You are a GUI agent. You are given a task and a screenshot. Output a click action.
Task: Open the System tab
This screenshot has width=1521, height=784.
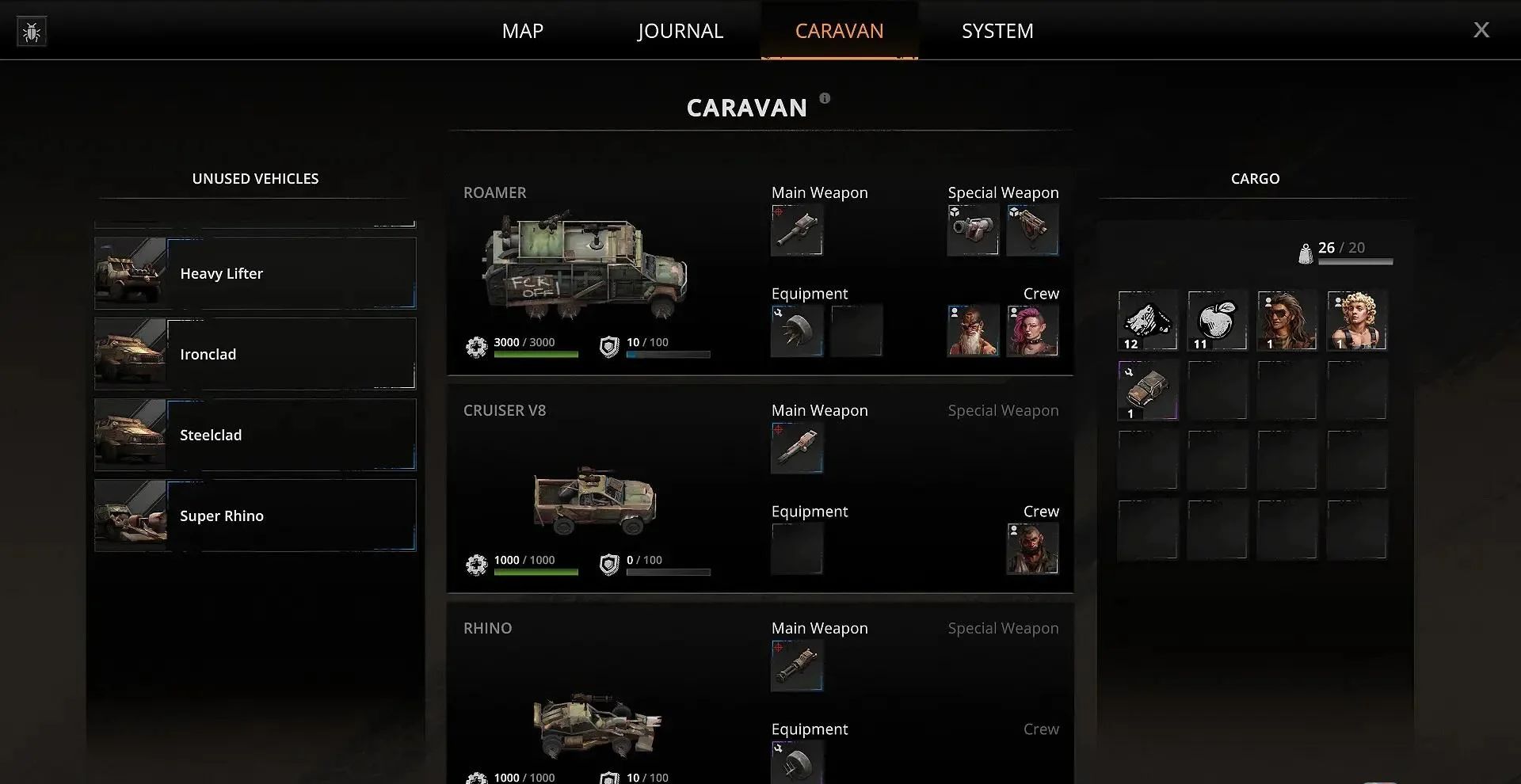pos(997,31)
